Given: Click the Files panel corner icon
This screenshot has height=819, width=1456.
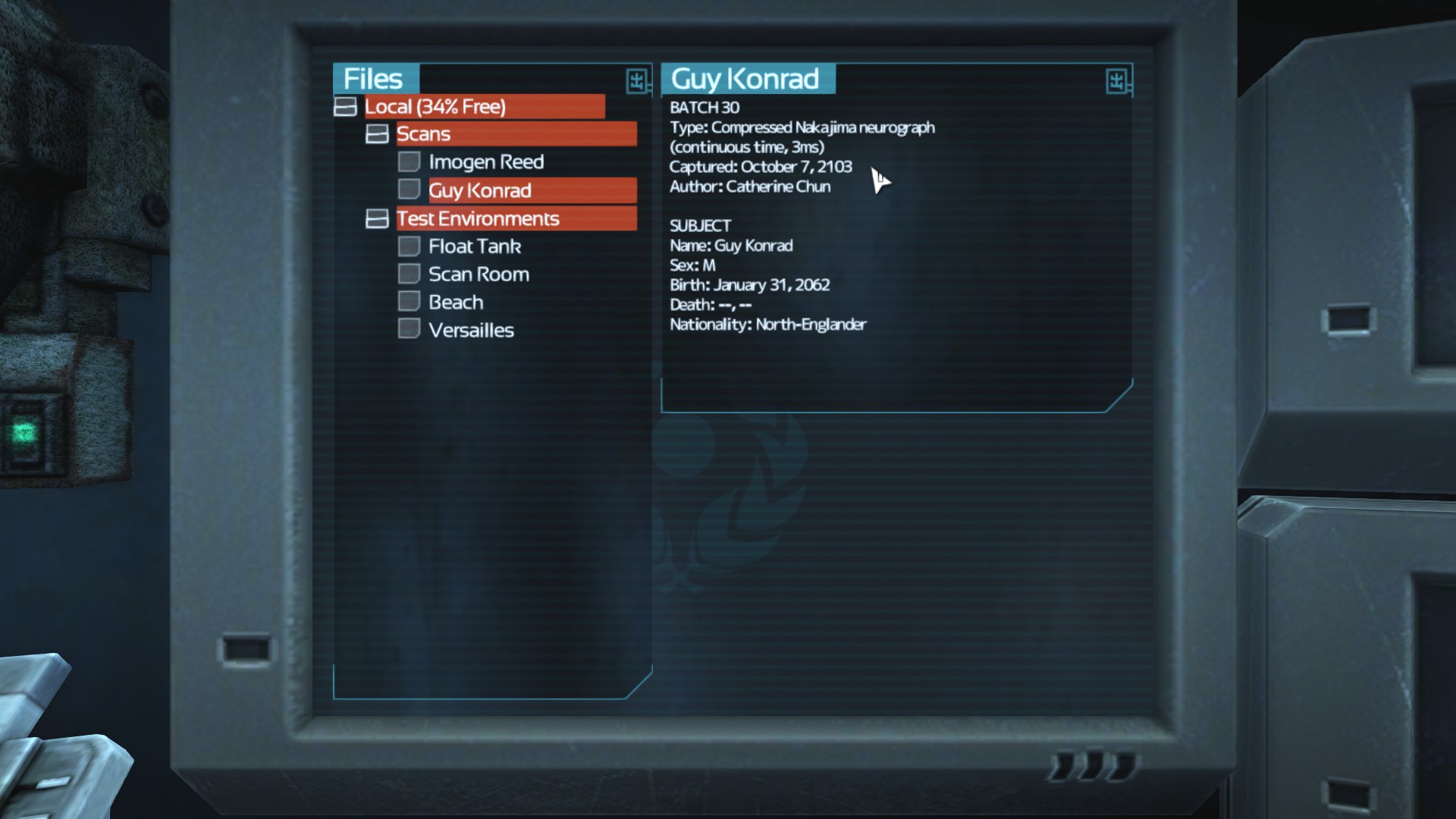Looking at the screenshot, I should click(636, 80).
